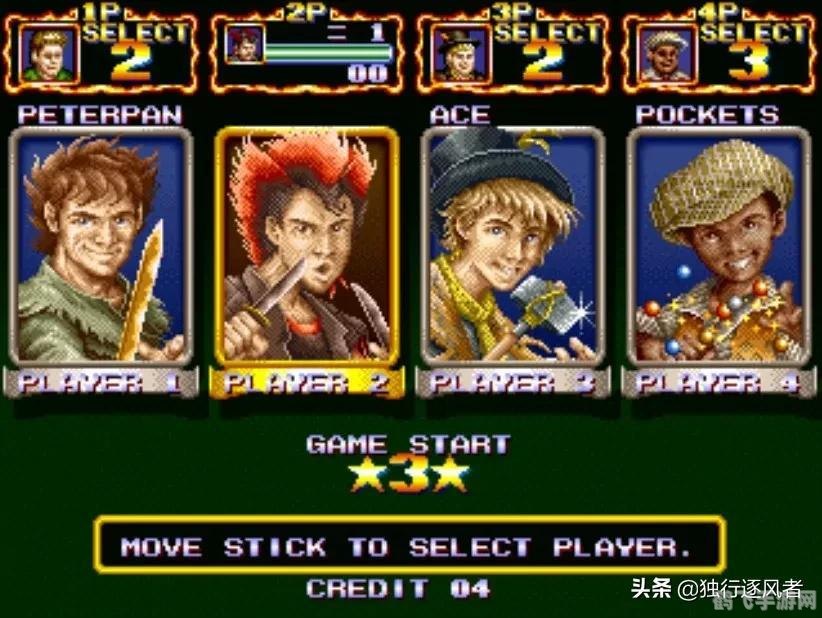The image size is (822, 618).
Task: Click the Player 4 label plate
Action: [x=719, y=382]
